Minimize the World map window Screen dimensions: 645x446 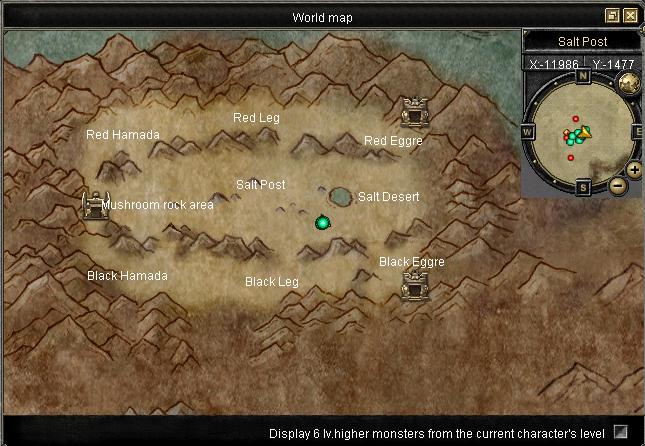[612, 16]
